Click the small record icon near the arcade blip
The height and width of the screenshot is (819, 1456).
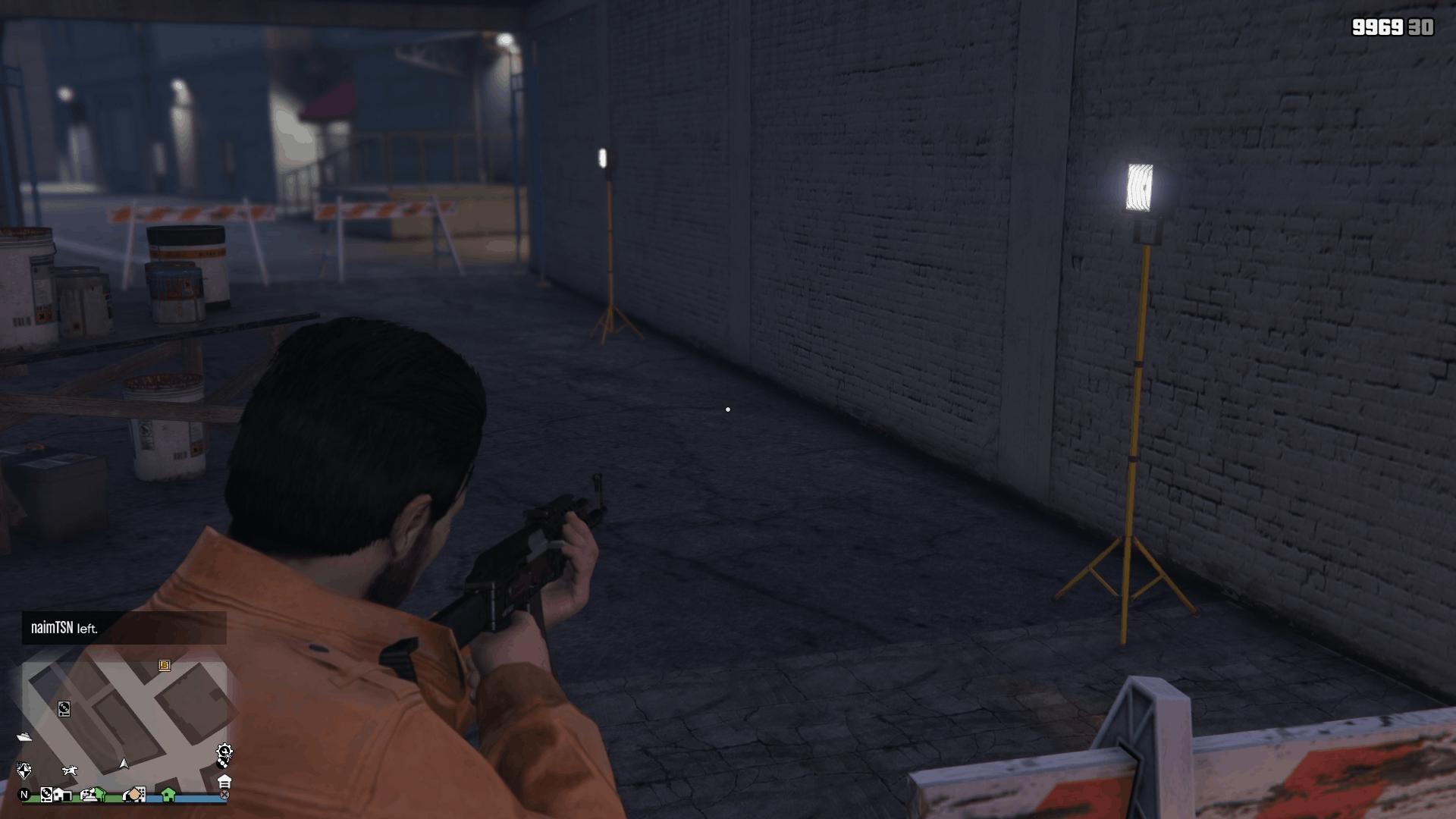tap(223, 764)
